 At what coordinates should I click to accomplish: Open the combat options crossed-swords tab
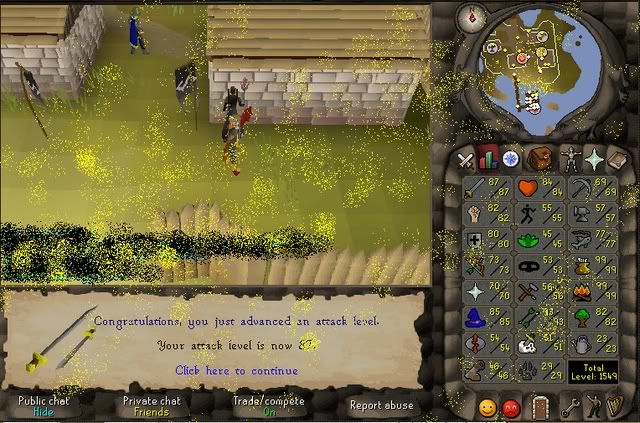466,159
